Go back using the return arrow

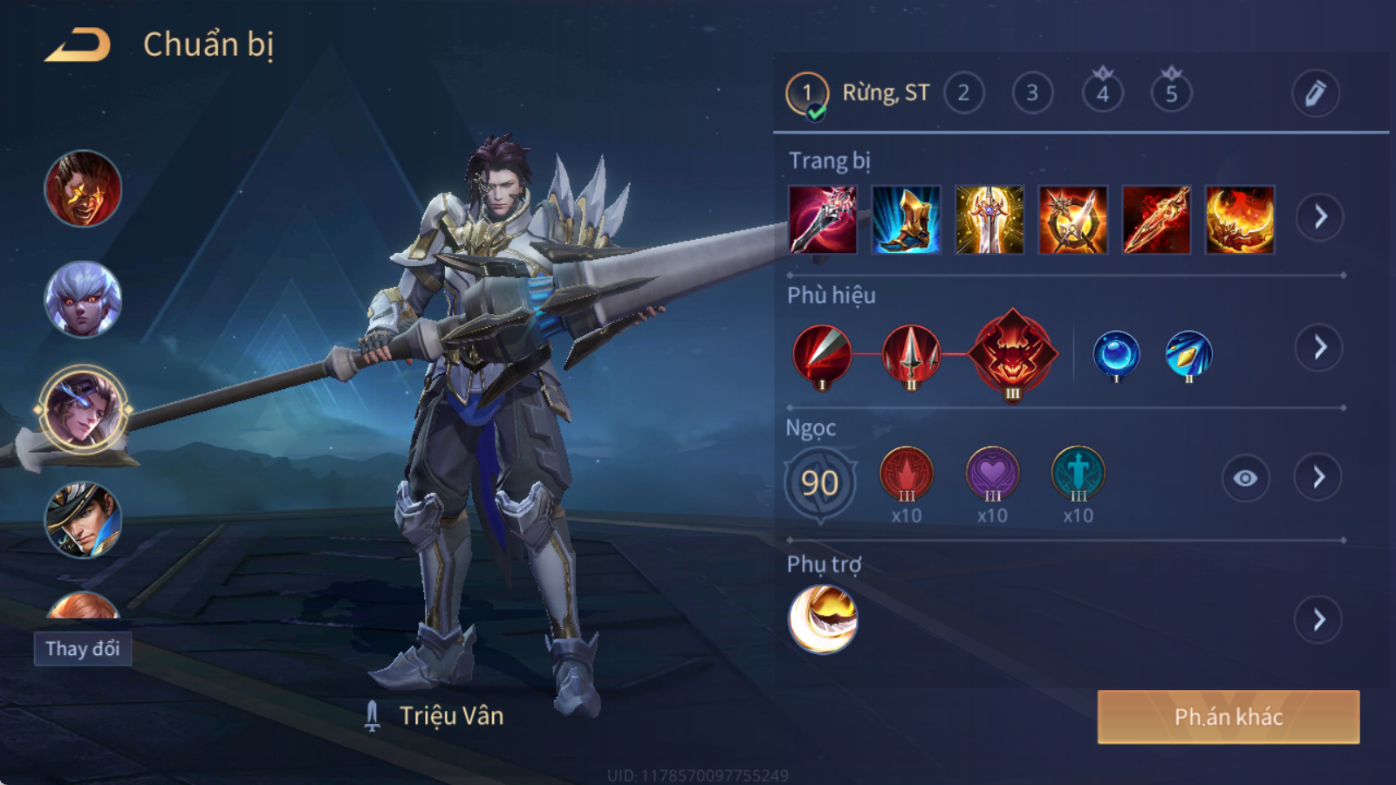pyautogui.click(x=78, y=46)
